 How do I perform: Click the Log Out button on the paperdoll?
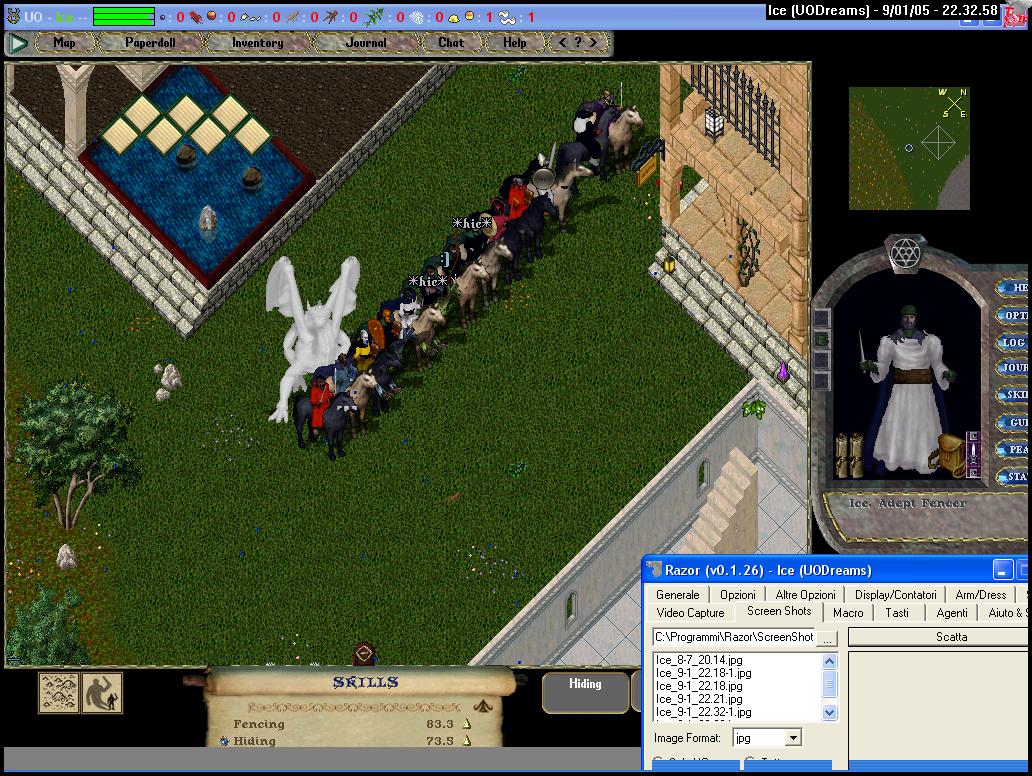click(x=1014, y=342)
